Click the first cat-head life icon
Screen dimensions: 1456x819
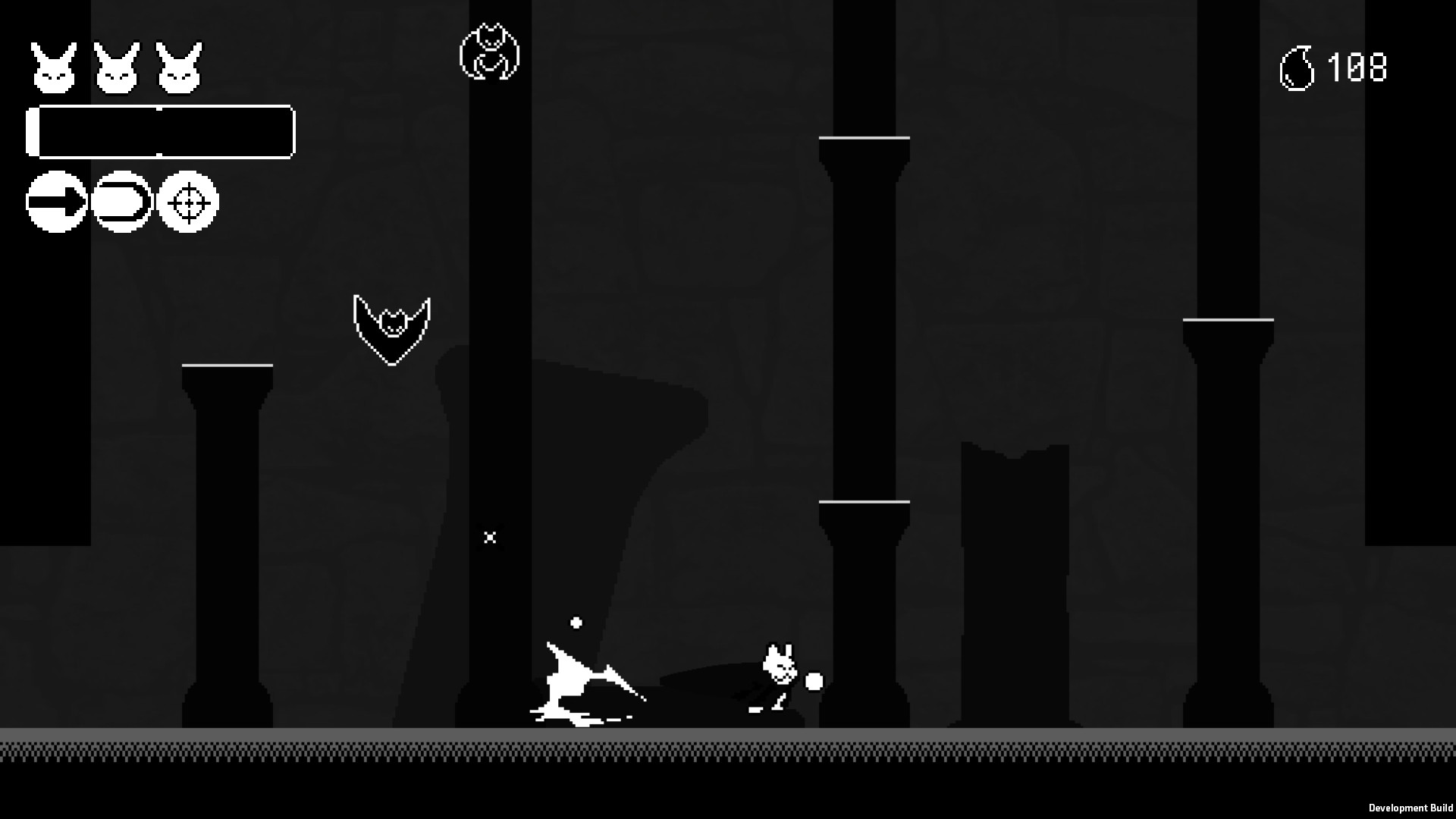pyautogui.click(x=55, y=67)
